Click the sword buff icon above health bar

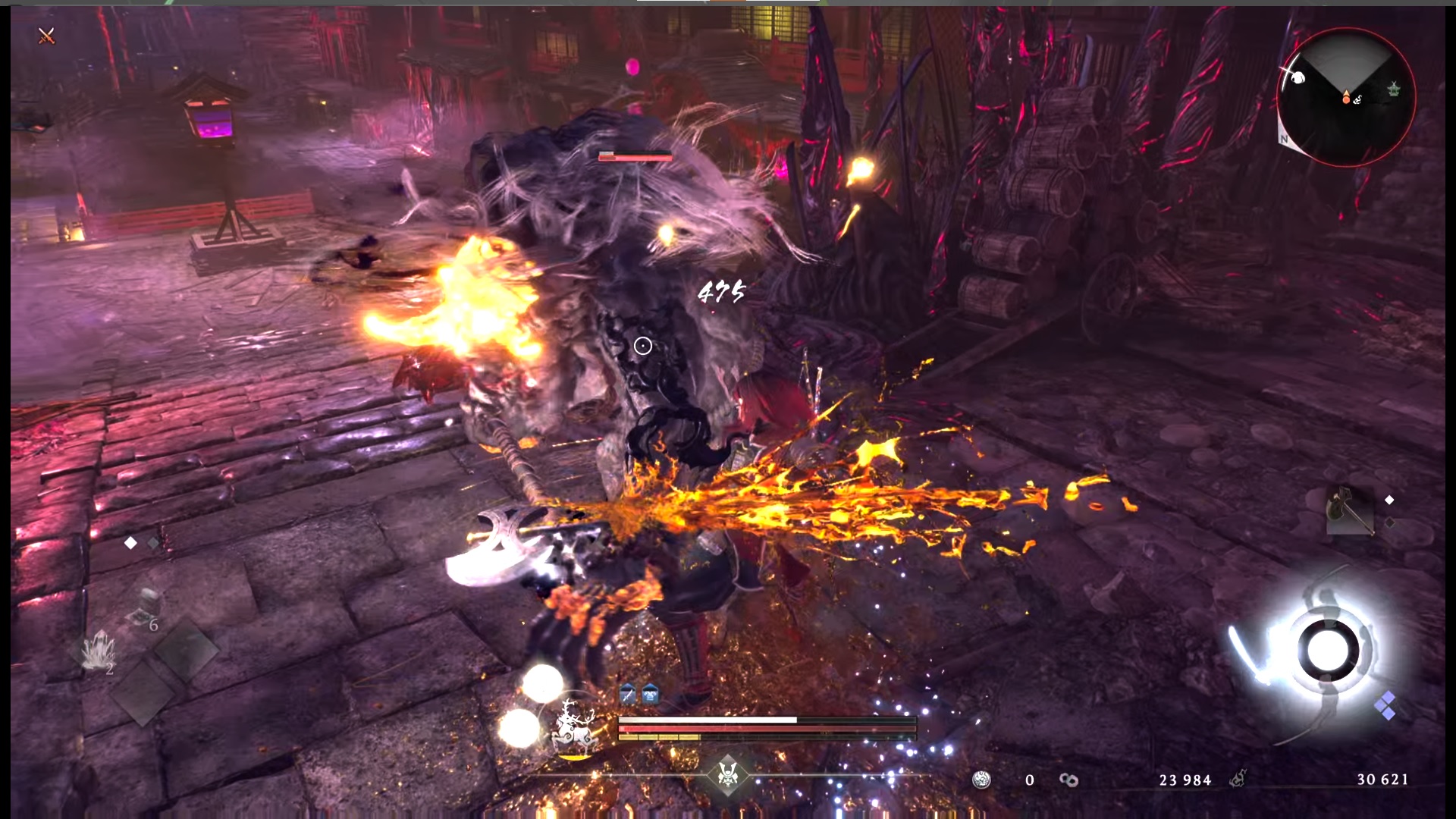pos(628,694)
